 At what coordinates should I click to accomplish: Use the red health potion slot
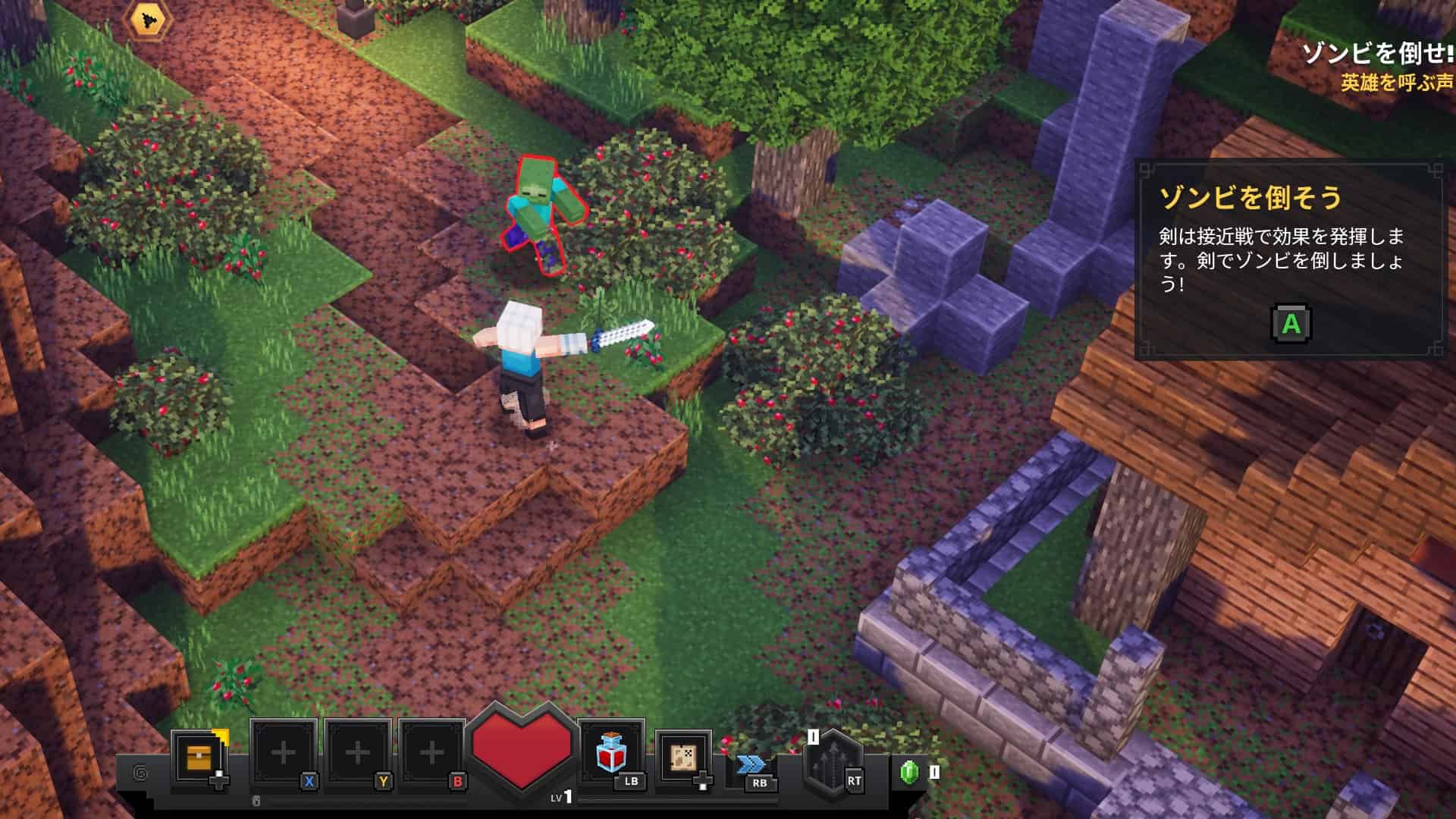click(x=610, y=753)
